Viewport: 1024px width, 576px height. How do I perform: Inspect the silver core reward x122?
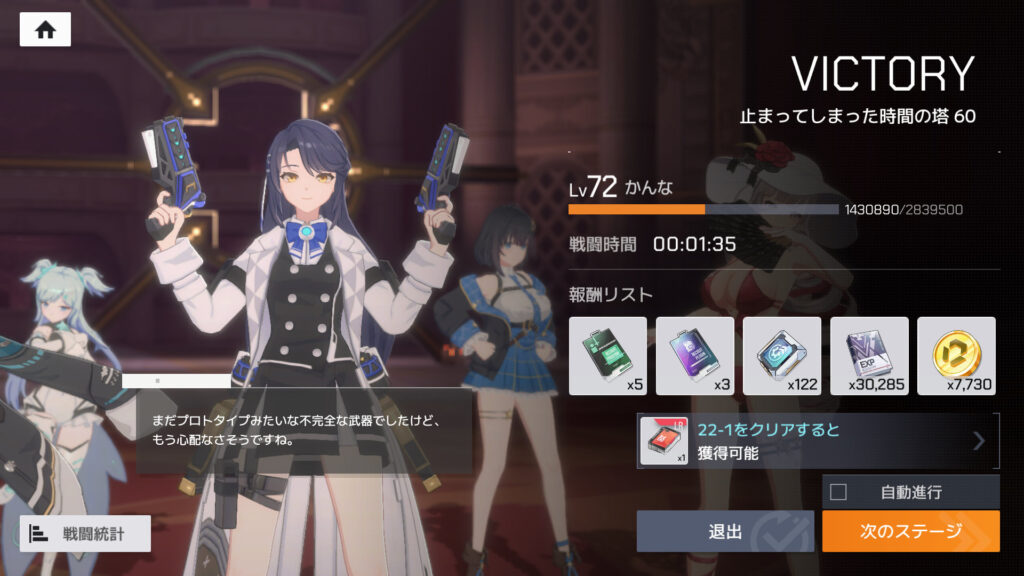click(x=781, y=355)
